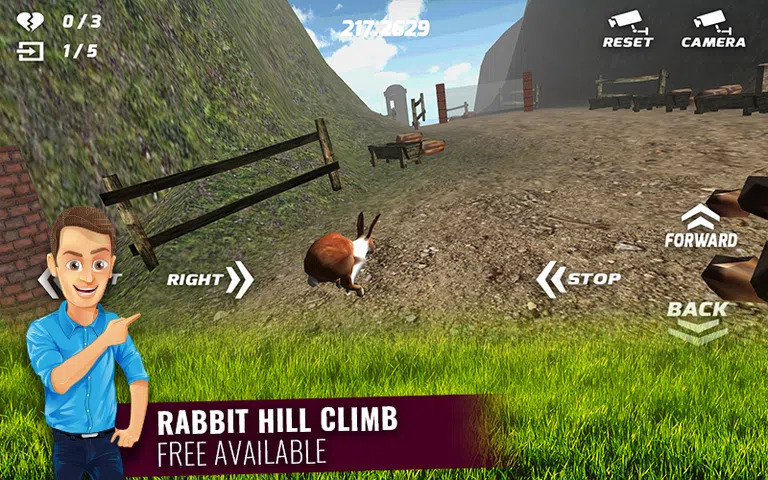
Task: Steer the rabbit with the RIGHT arrow
Action: (x=210, y=280)
